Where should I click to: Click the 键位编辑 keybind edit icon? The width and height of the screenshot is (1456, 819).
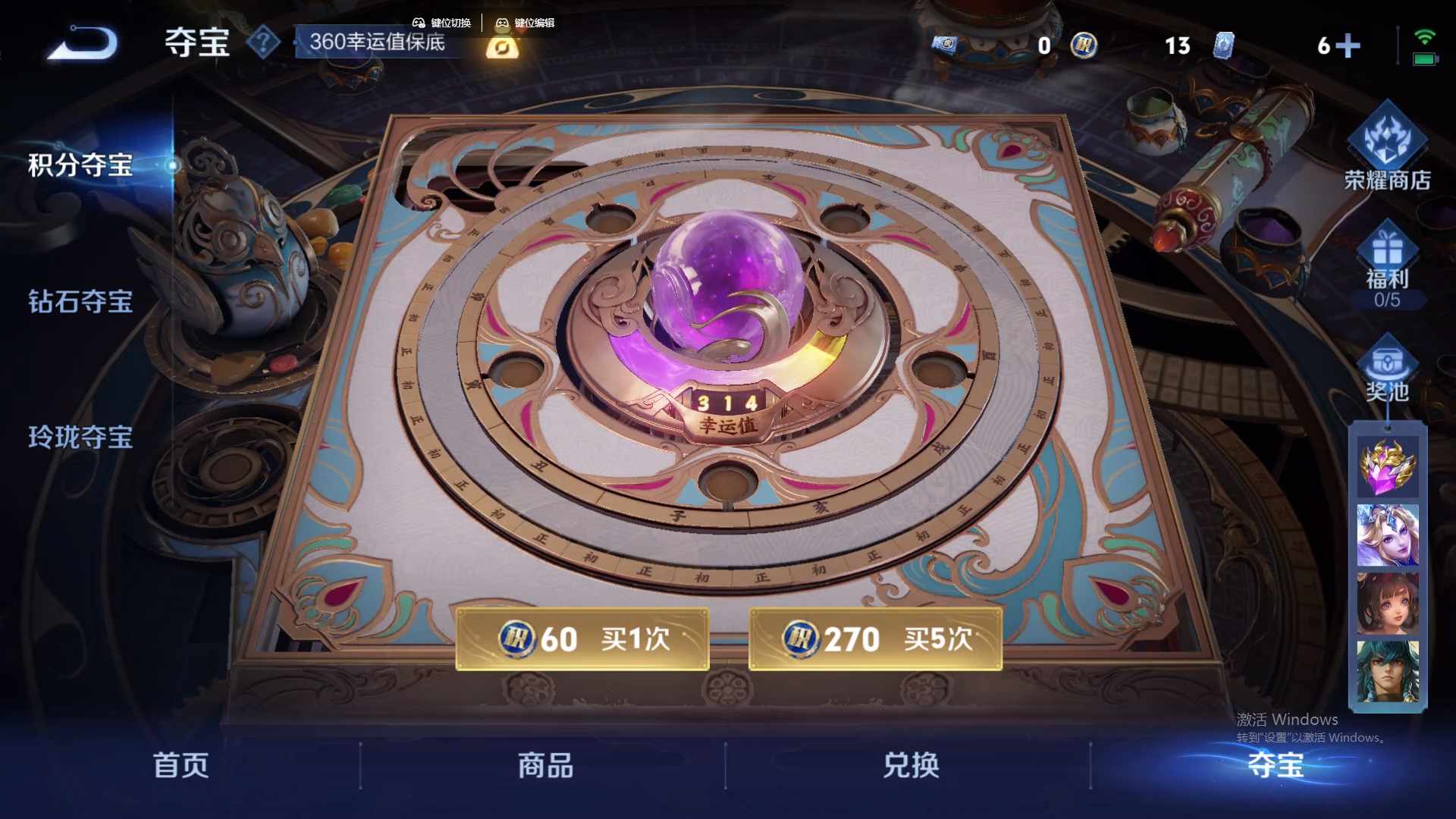coord(503,23)
